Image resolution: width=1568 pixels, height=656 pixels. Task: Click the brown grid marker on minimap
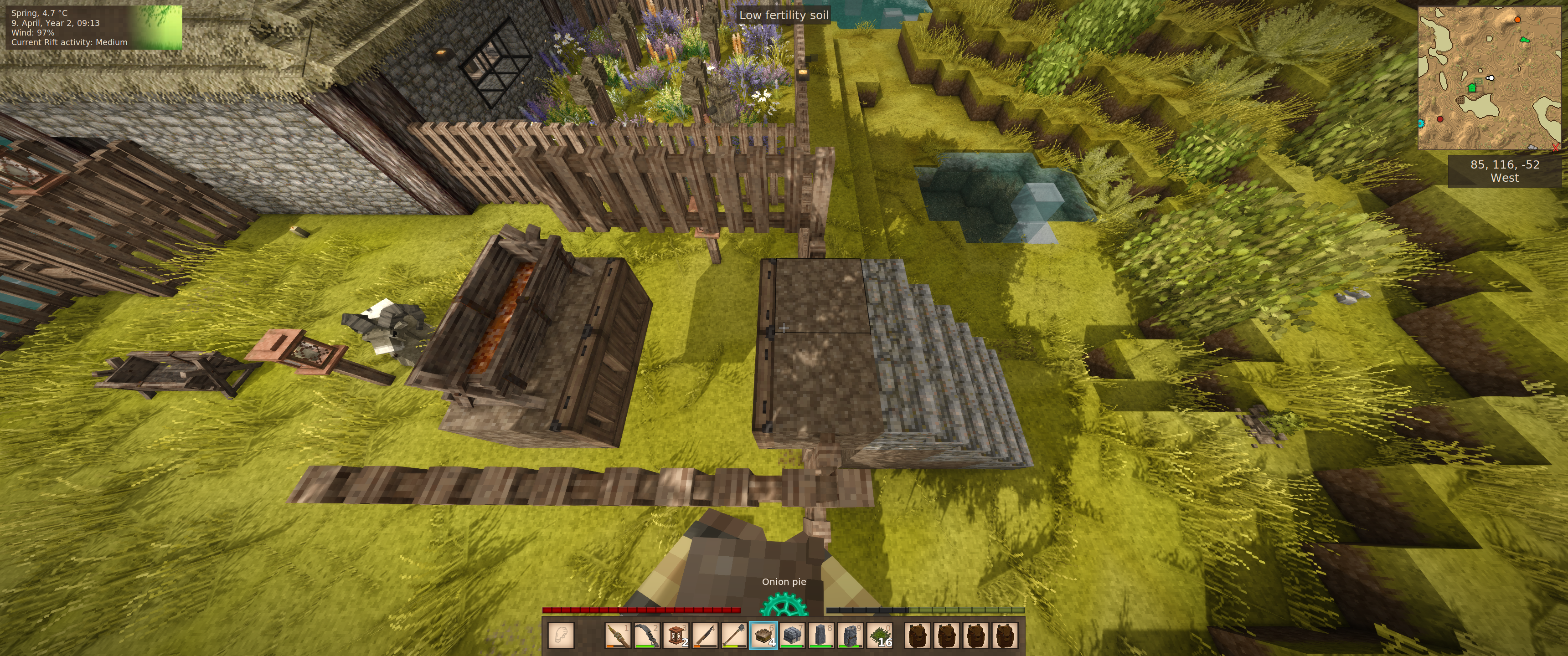[1460, 100]
